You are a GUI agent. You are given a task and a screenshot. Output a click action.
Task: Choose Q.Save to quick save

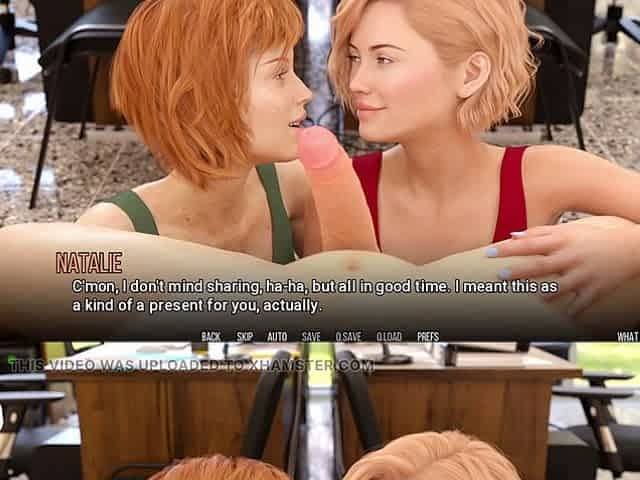[348, 337]
